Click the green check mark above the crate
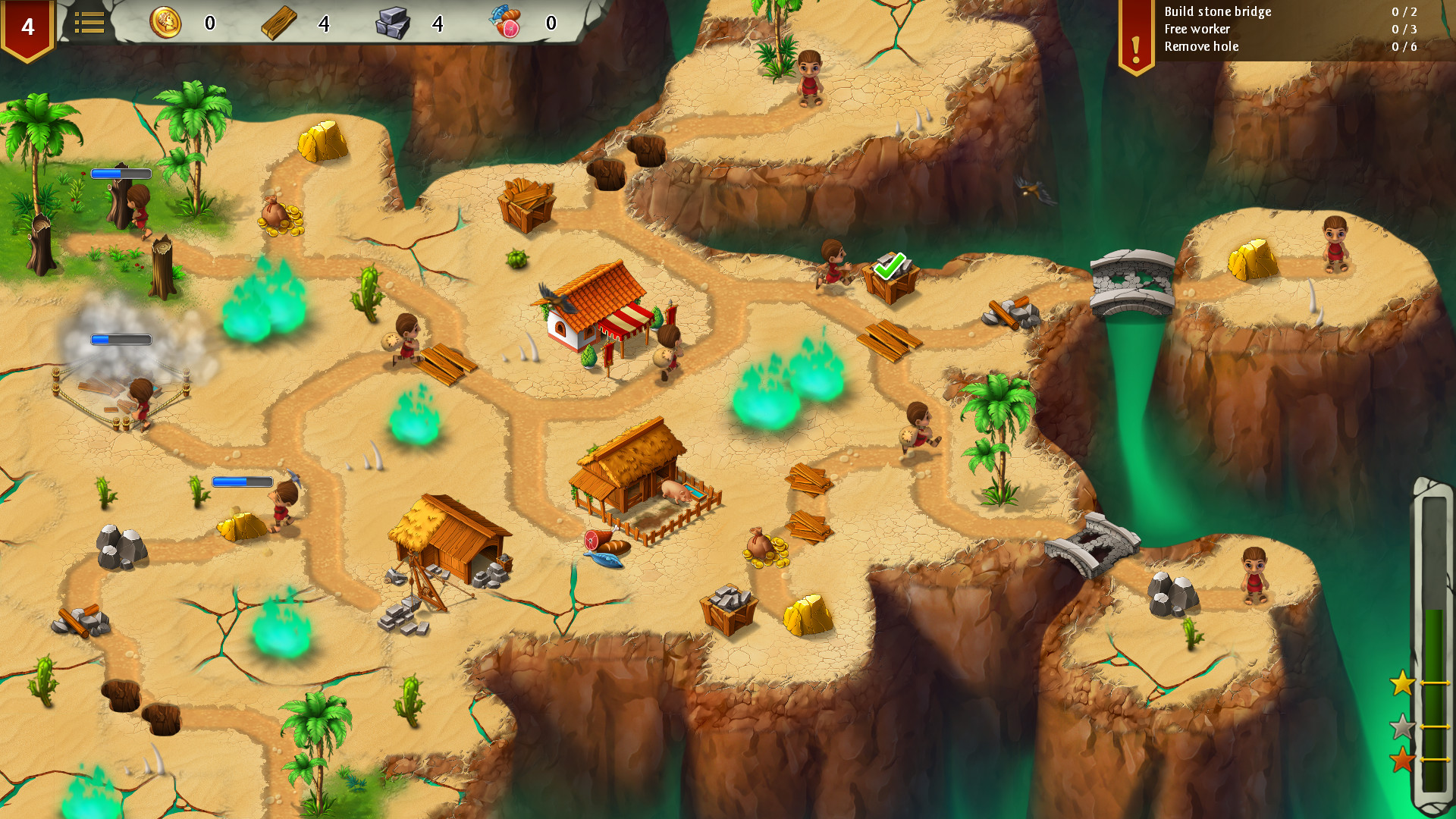Screen dimensions: 1456x819 (x=892, y=265)
